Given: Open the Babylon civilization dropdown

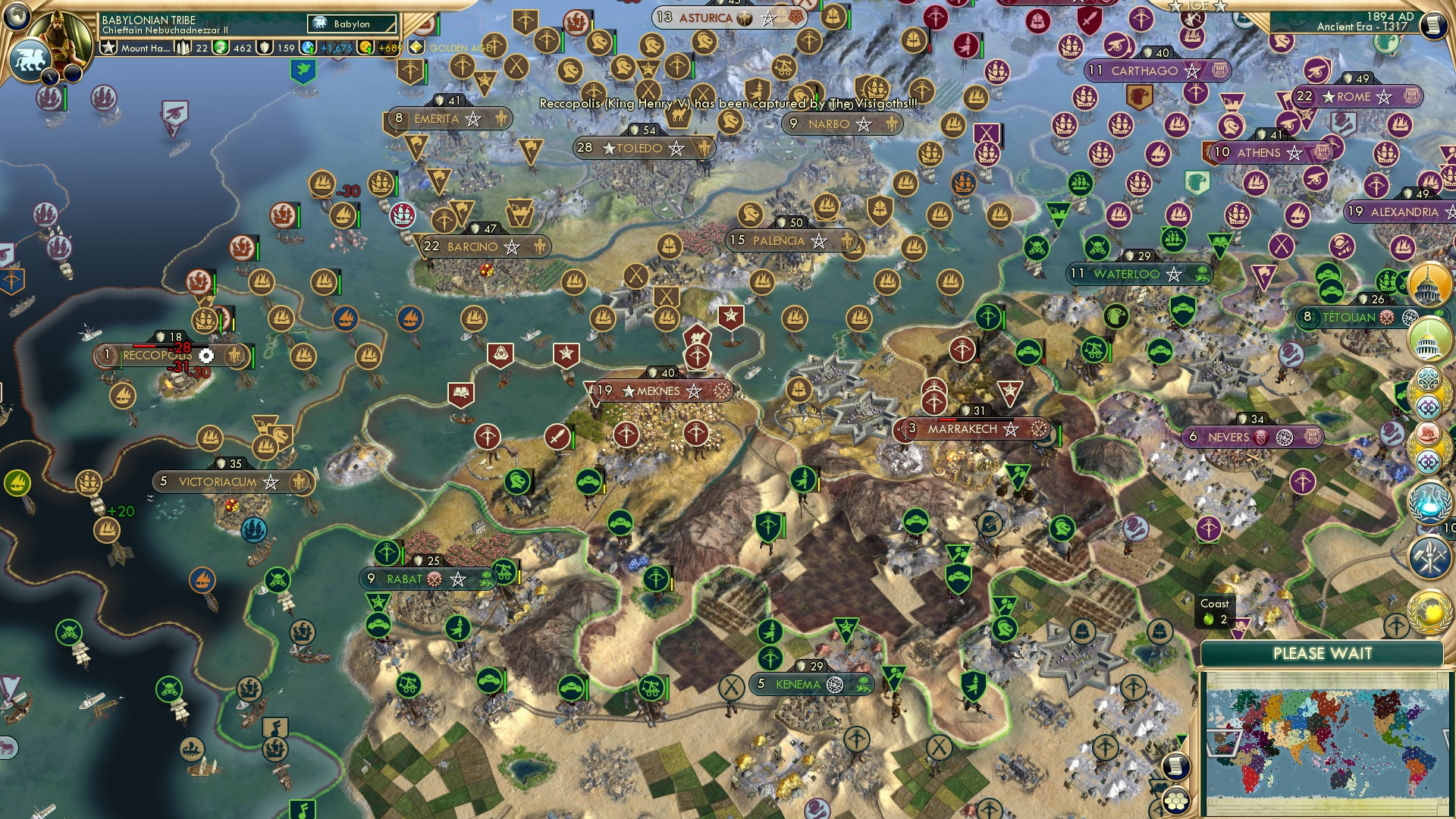Looking at the screenshot, I should 351,24.
